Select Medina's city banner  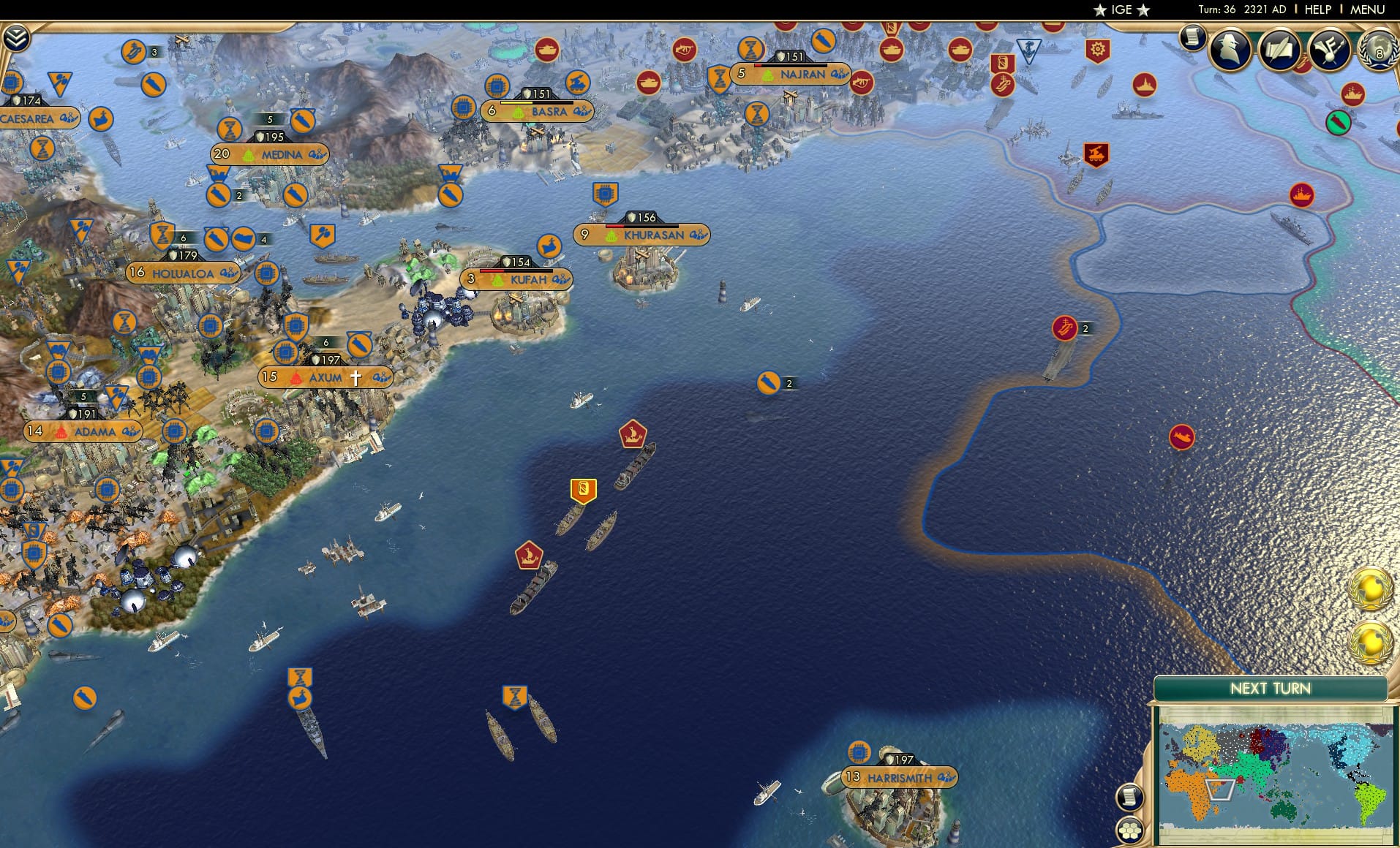coord(271,154)
